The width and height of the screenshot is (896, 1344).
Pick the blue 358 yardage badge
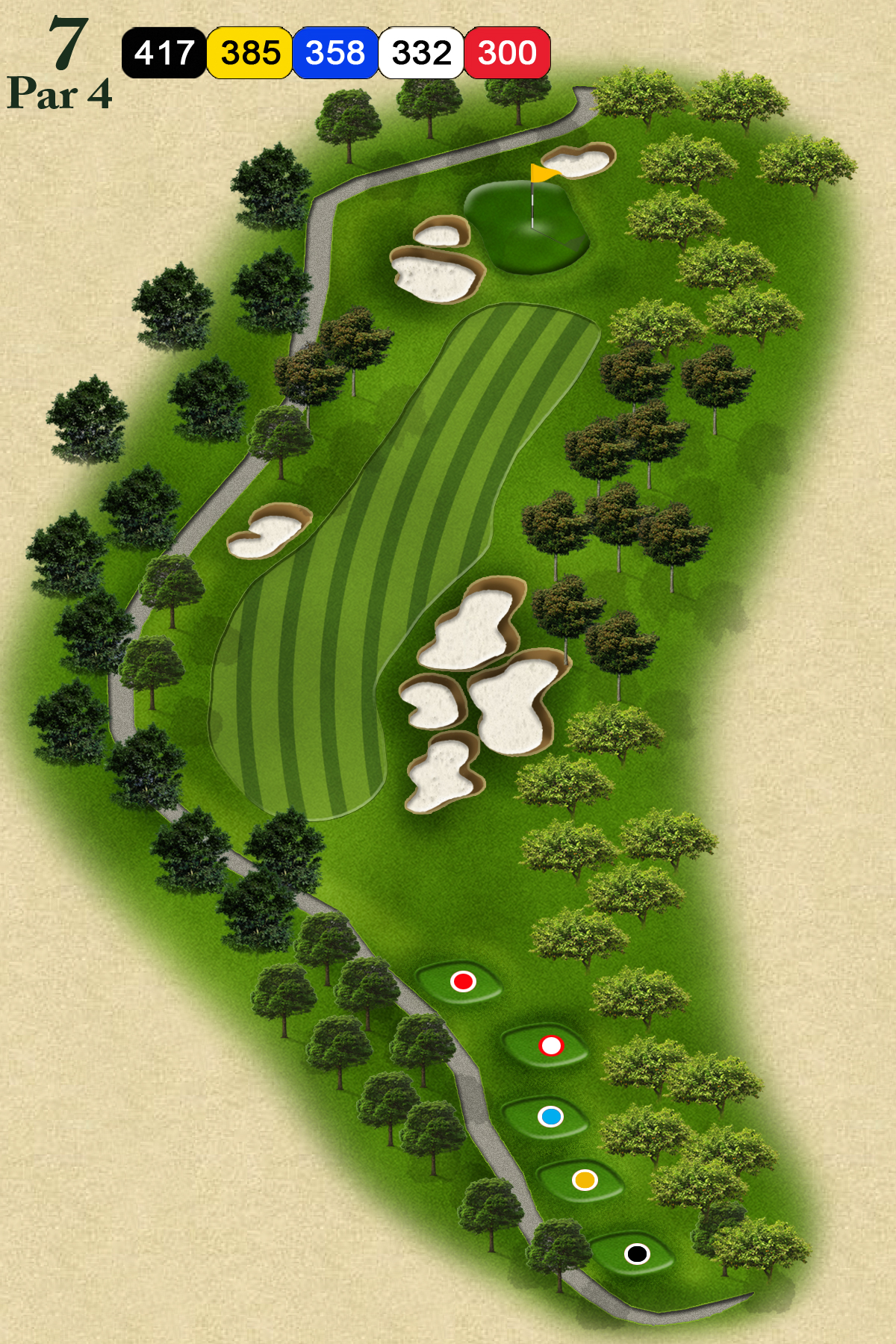click(335, 53)
